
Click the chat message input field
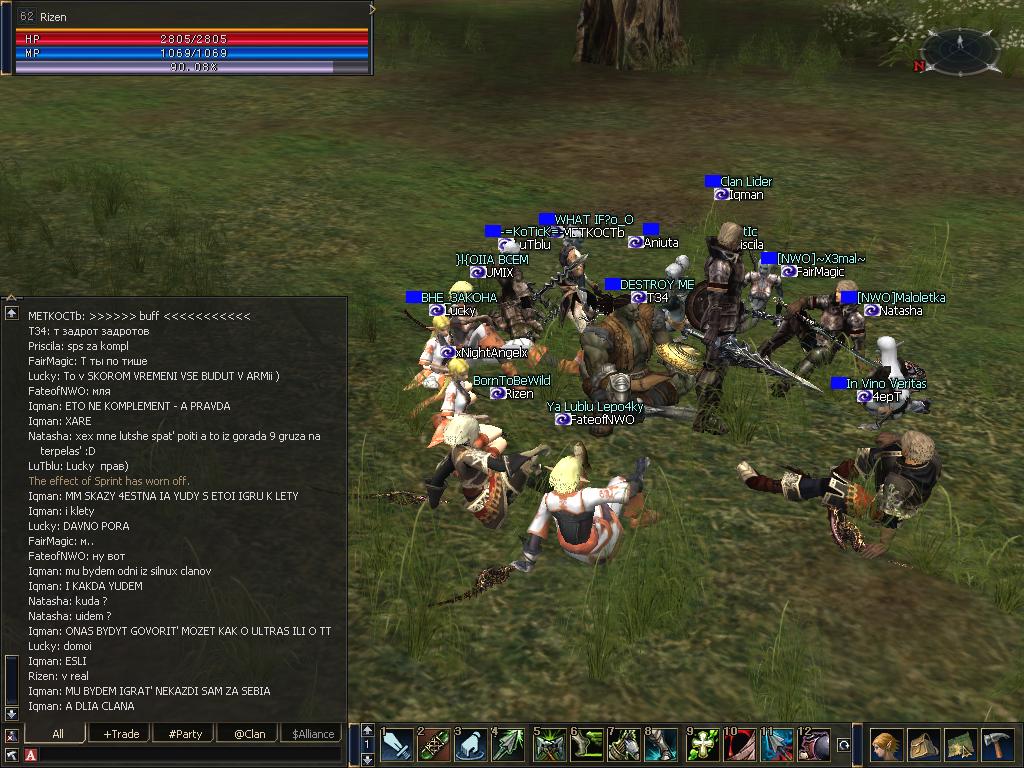click(x=190, y=754)
